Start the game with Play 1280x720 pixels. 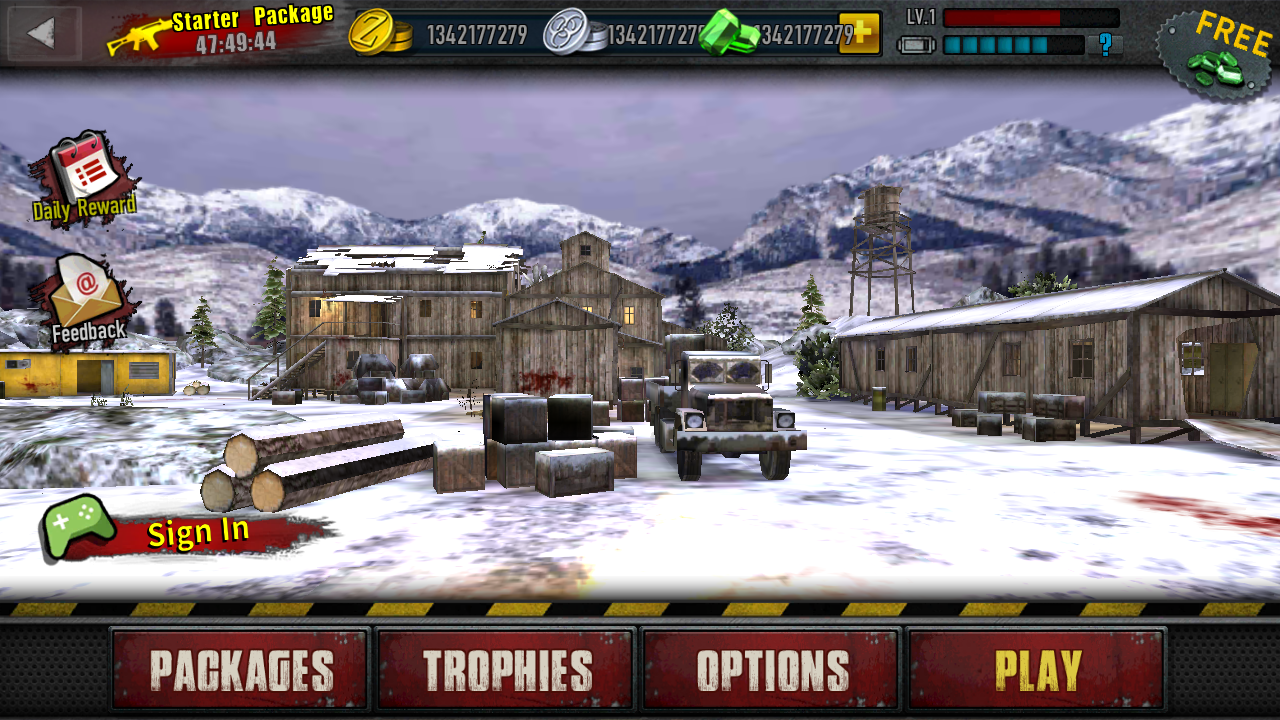click(x=1037, y=670)
